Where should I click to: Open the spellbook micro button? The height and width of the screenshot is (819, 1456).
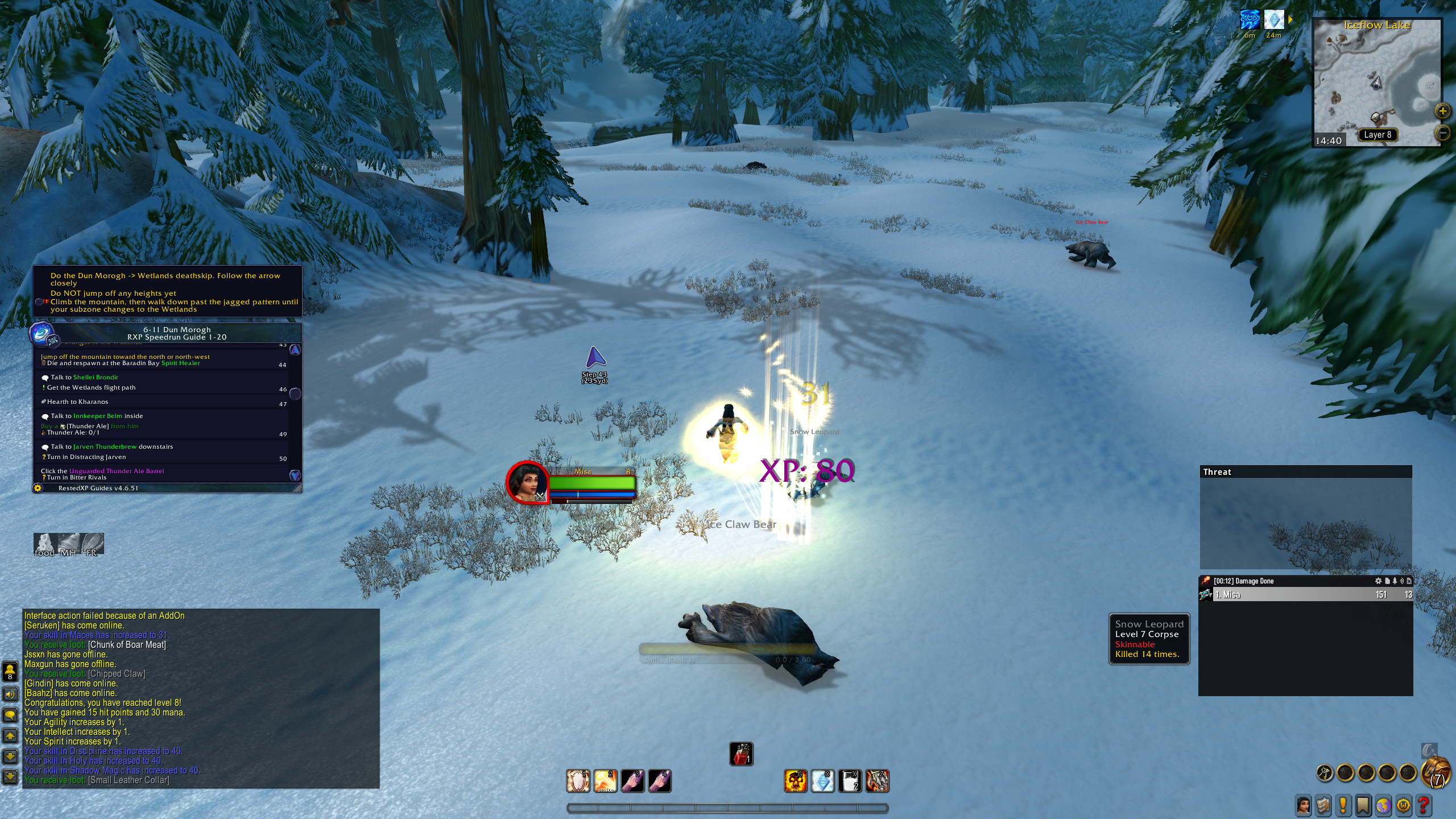point(1323,805)
